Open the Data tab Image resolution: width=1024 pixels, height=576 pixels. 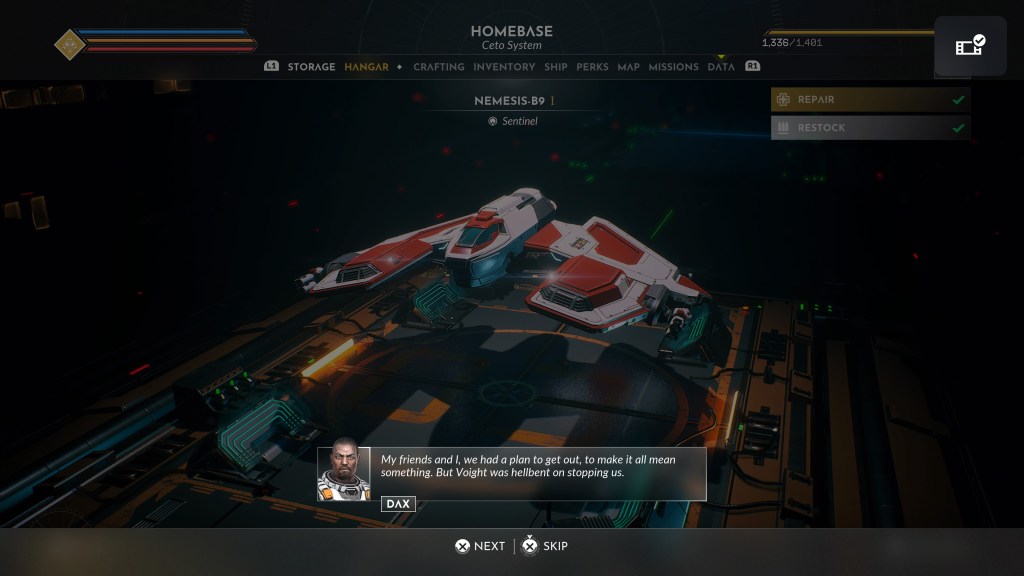(721, 67)
